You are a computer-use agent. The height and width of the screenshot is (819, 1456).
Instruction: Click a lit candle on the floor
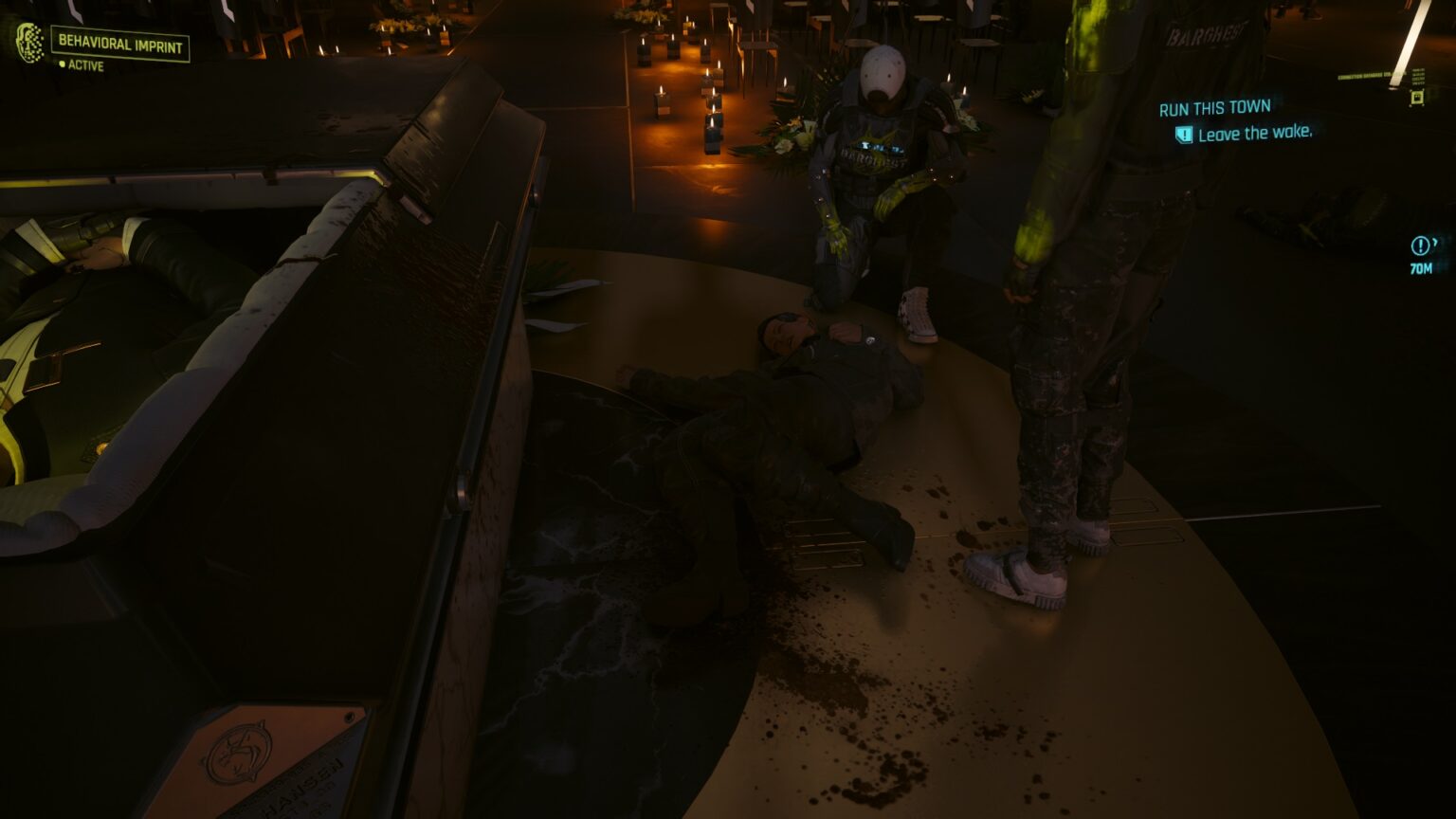click(713, 132)
